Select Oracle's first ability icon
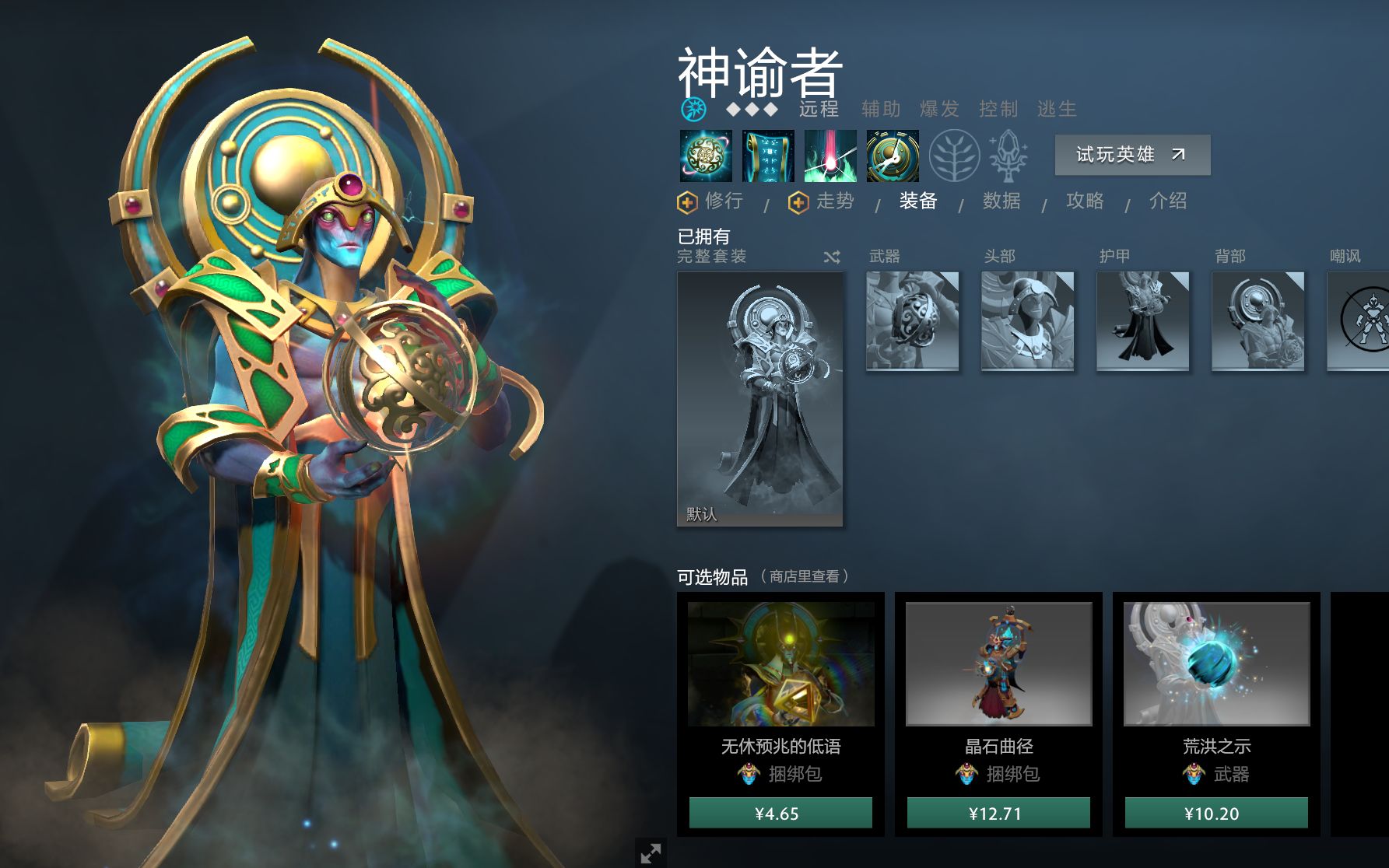 coord(704,156)
